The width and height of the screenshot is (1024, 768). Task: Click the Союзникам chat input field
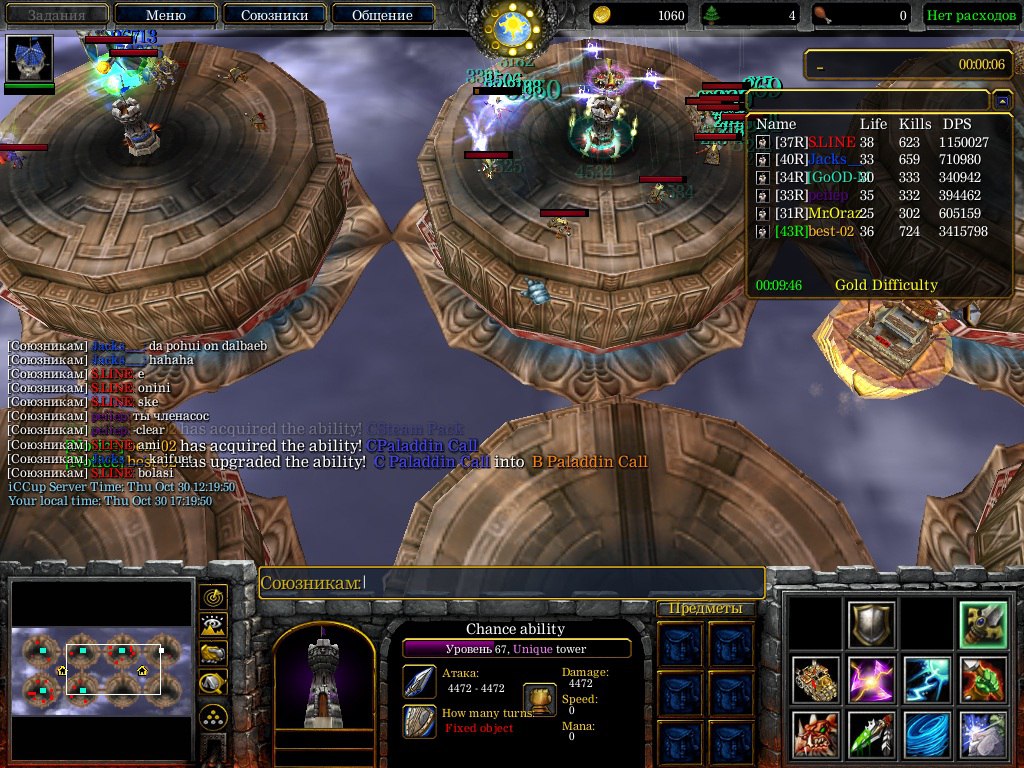560,582
